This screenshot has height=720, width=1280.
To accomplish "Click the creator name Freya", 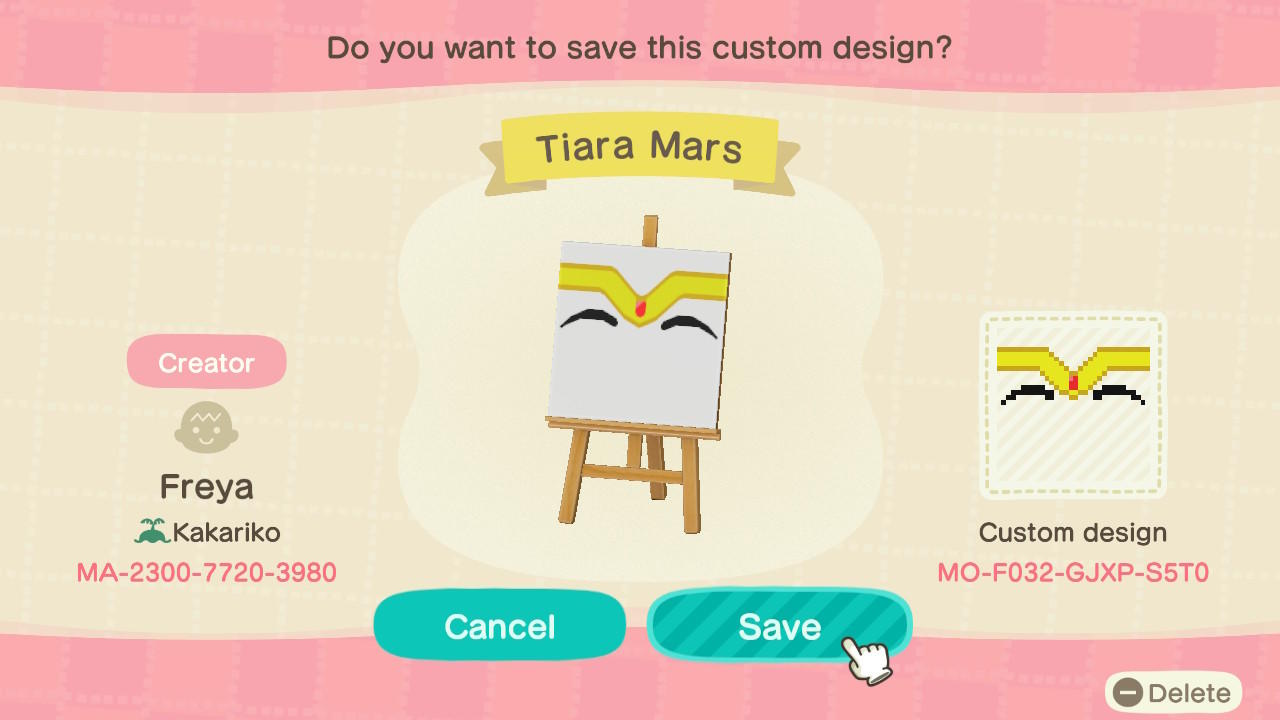I will tap(206, 487).
